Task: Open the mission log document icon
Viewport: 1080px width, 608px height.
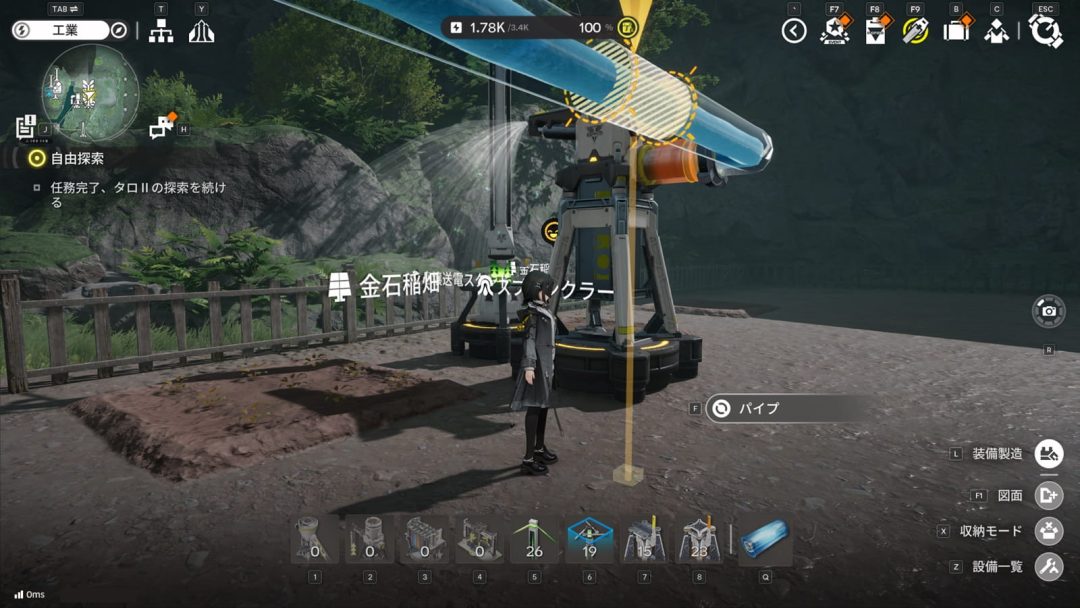Action: coord(26,127)
